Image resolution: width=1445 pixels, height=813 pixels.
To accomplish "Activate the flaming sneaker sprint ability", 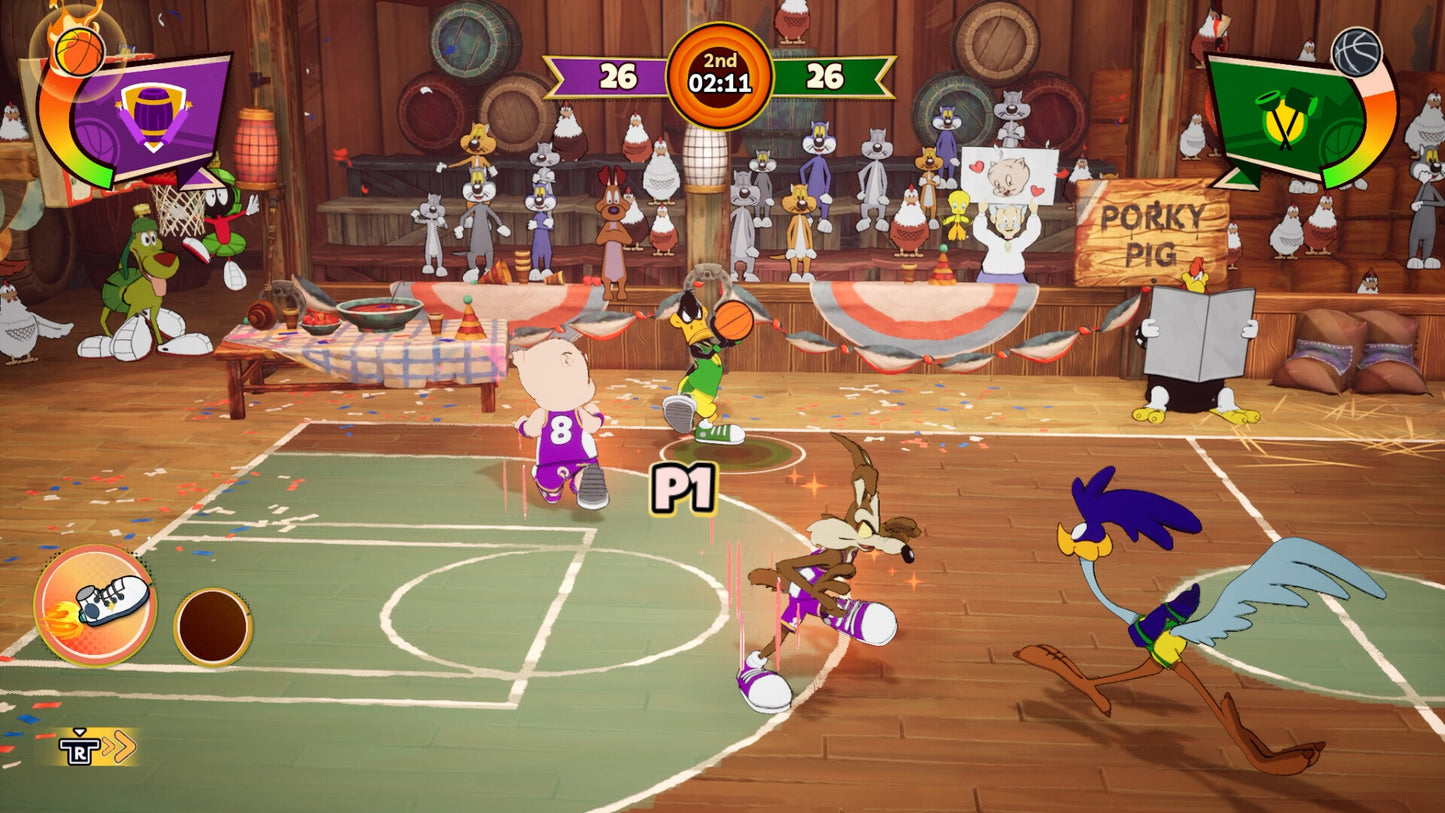I will pos(96,605).
